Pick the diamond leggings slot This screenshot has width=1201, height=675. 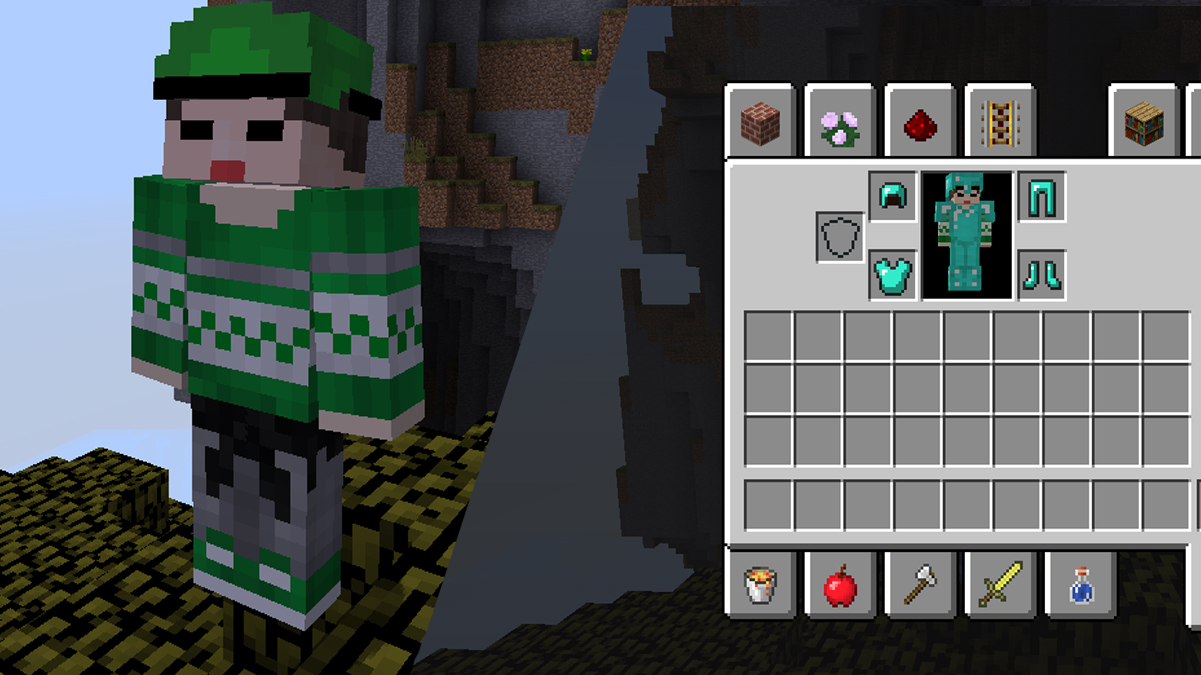pyautogui.click(x=1041, y=197)
